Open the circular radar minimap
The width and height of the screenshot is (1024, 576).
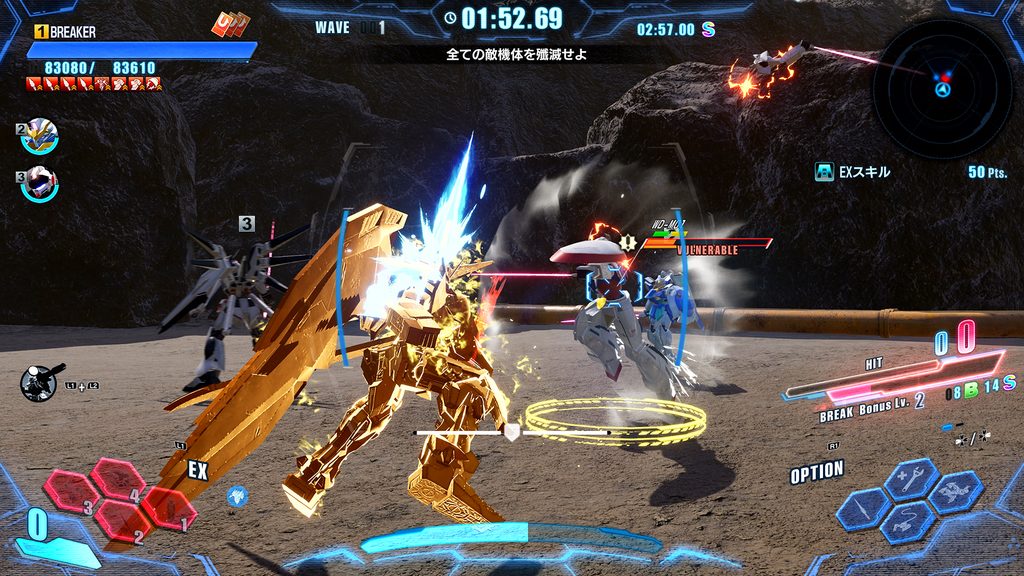point(941,88)
